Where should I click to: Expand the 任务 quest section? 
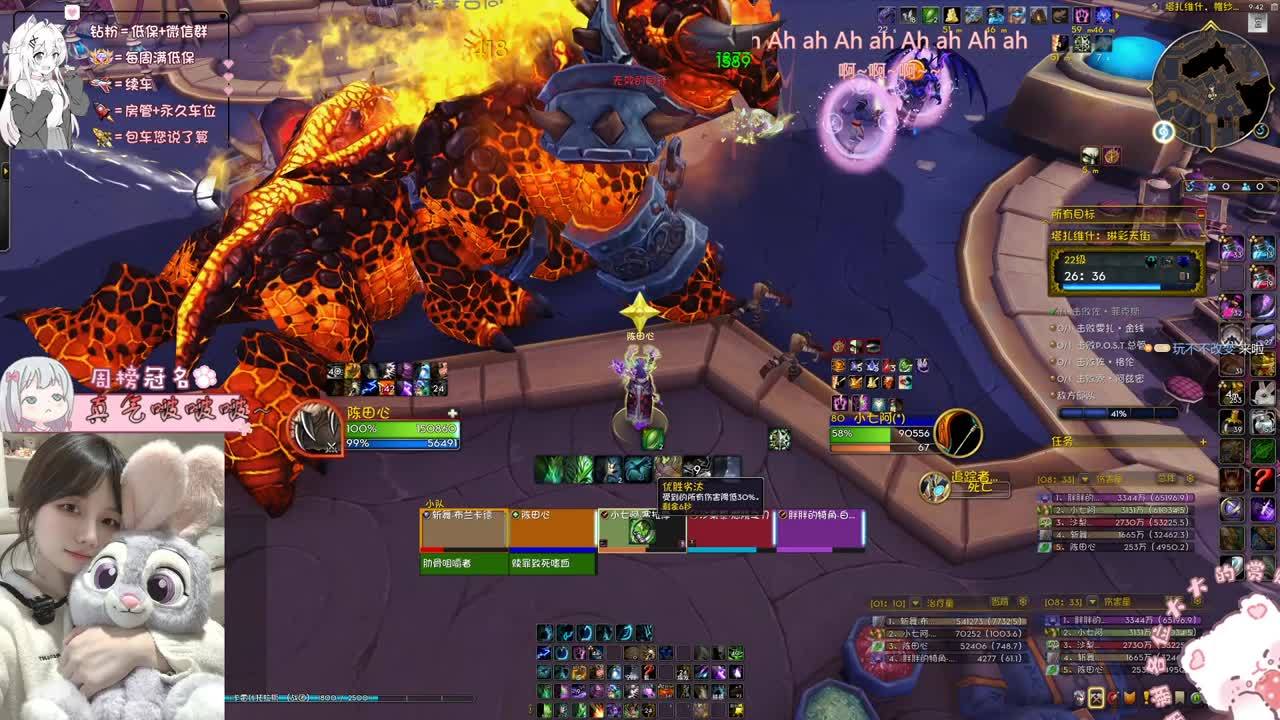[1202, 441]
